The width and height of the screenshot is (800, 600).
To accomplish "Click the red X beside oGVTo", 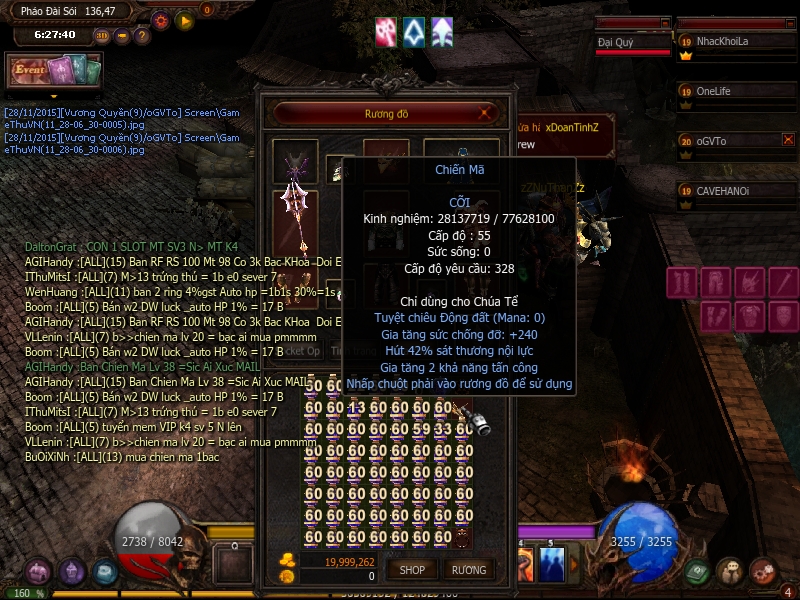I will click(788, 140).
